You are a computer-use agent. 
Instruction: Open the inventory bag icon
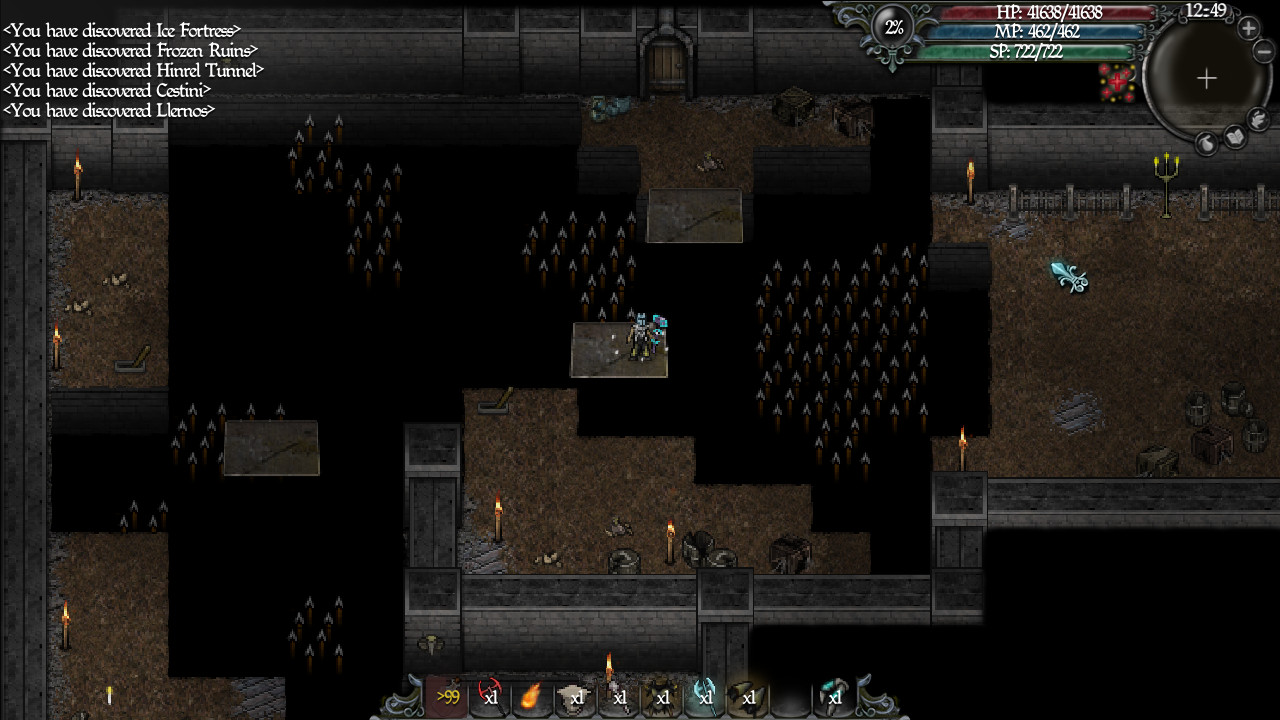click(x=1207, y=144)
